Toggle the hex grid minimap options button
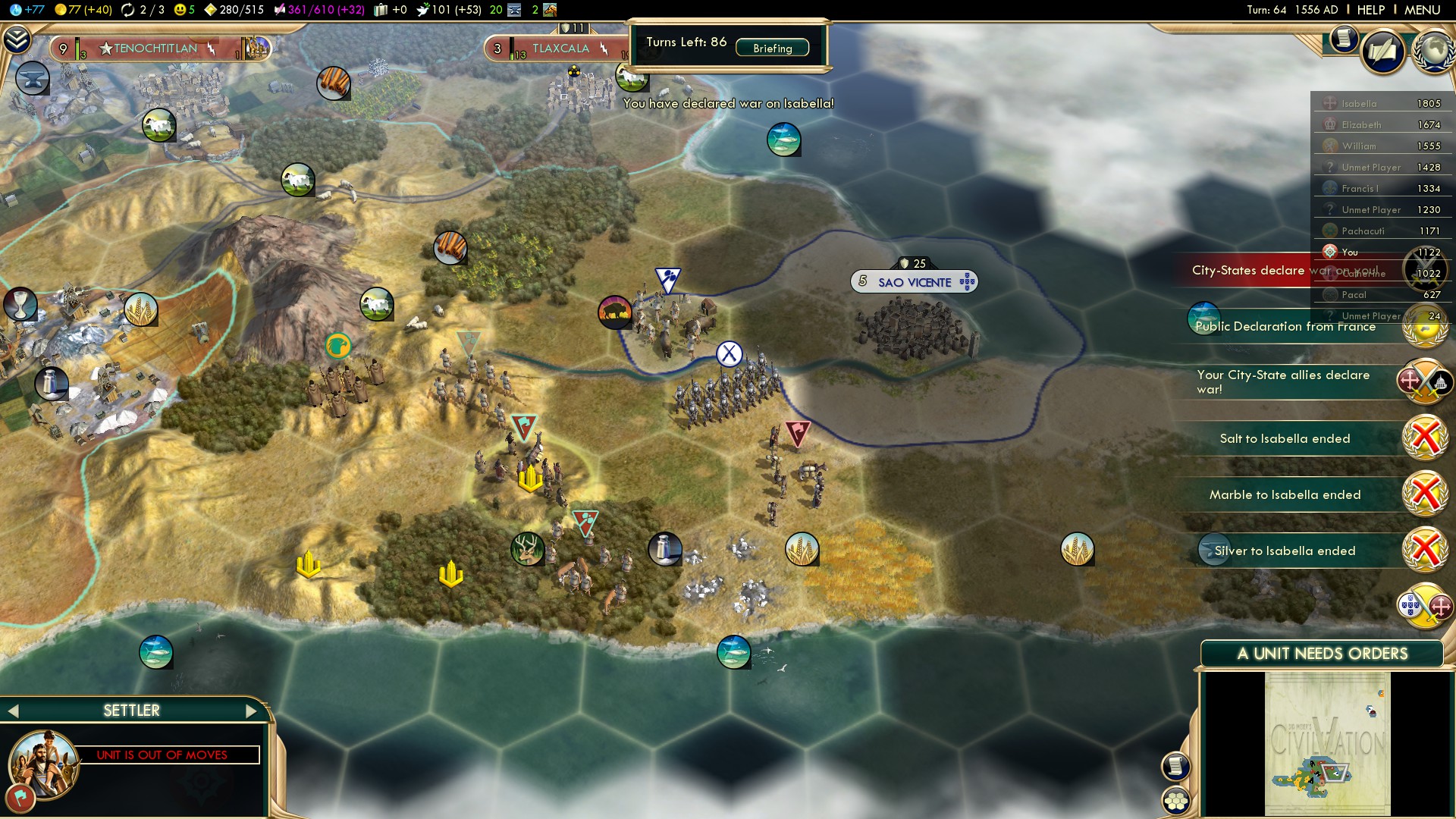Image resolution: width=1456 pixels, height=819 pixels. [x=1175, y=800]
